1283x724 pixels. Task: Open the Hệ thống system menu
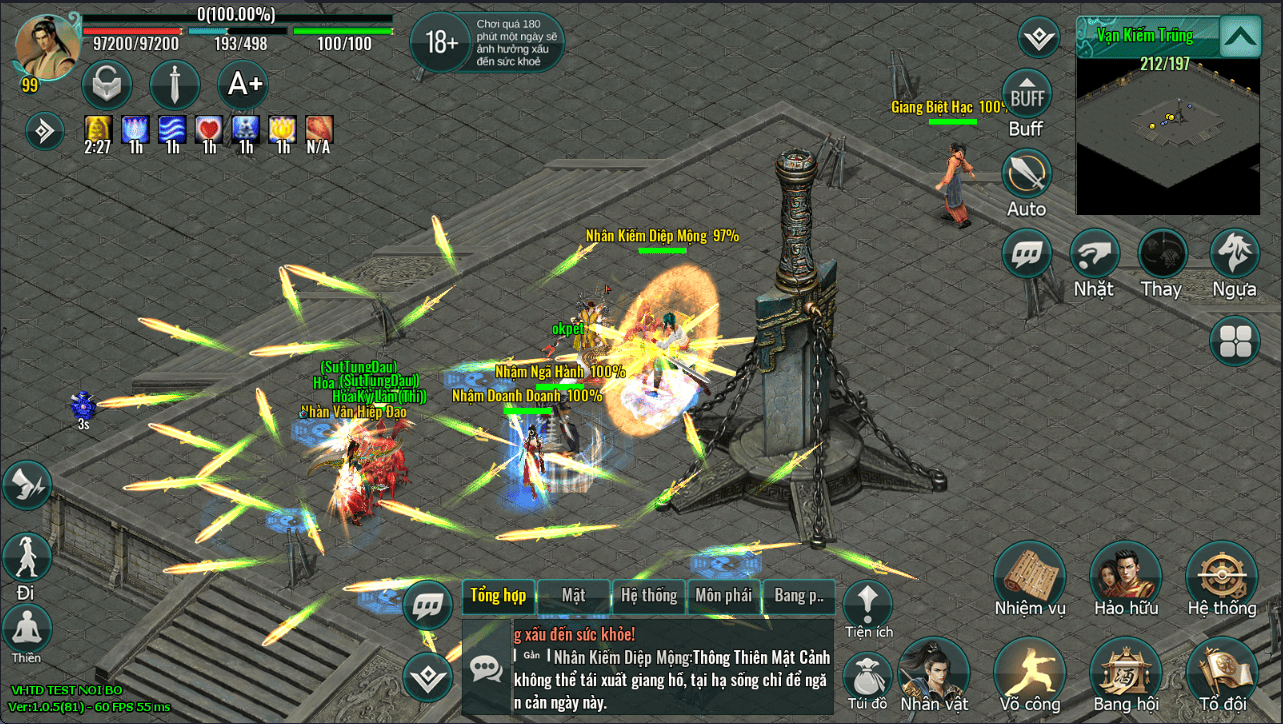(1221, 576)
